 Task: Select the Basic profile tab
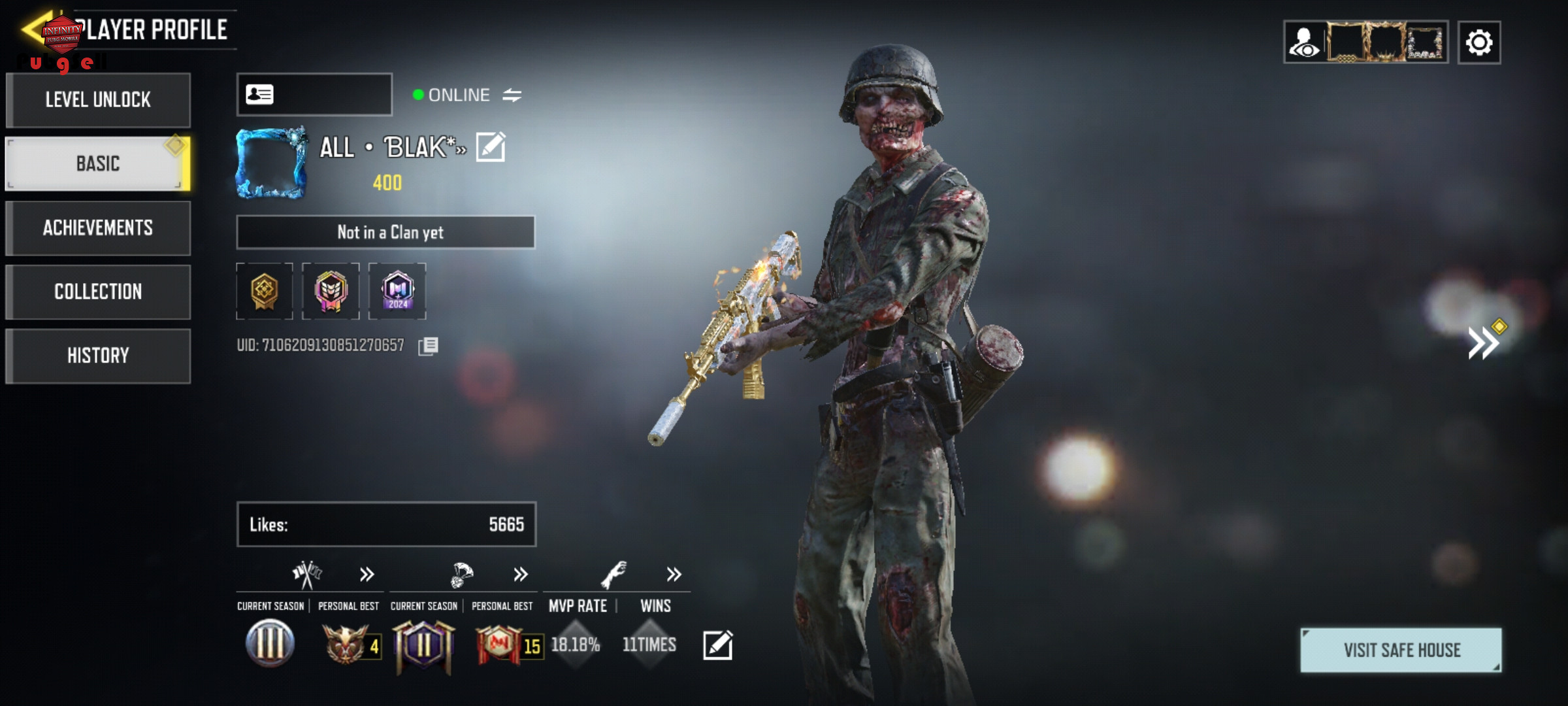click(x=98, y=163)
